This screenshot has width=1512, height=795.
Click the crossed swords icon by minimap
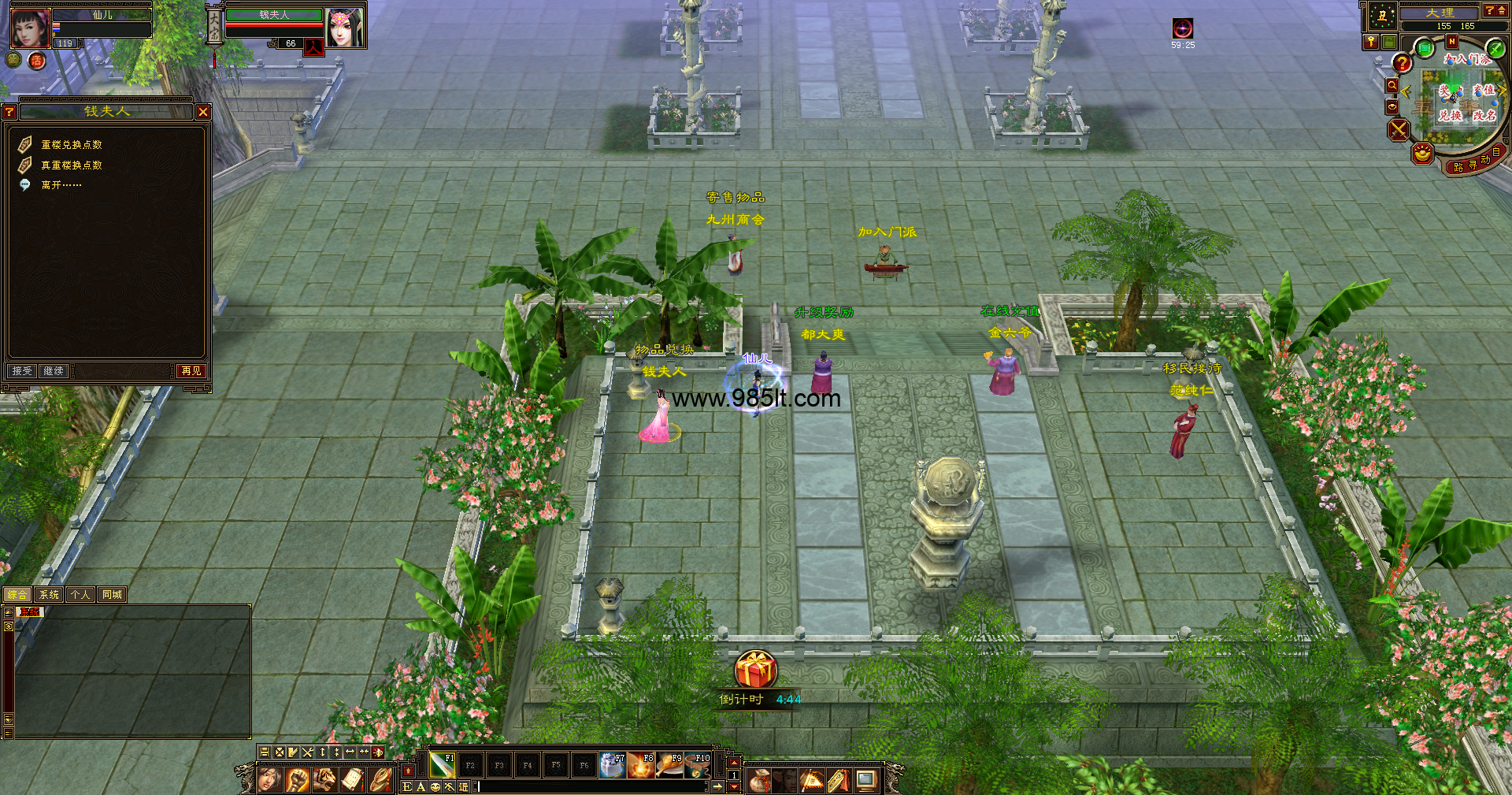1399,129
